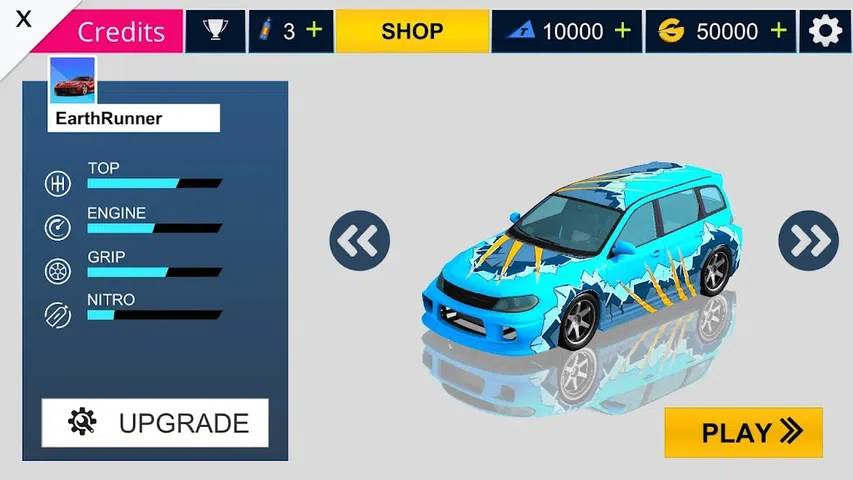Add more nitro bottles with the plus
This screenshot has height=480, width=853.
point(314,30)
